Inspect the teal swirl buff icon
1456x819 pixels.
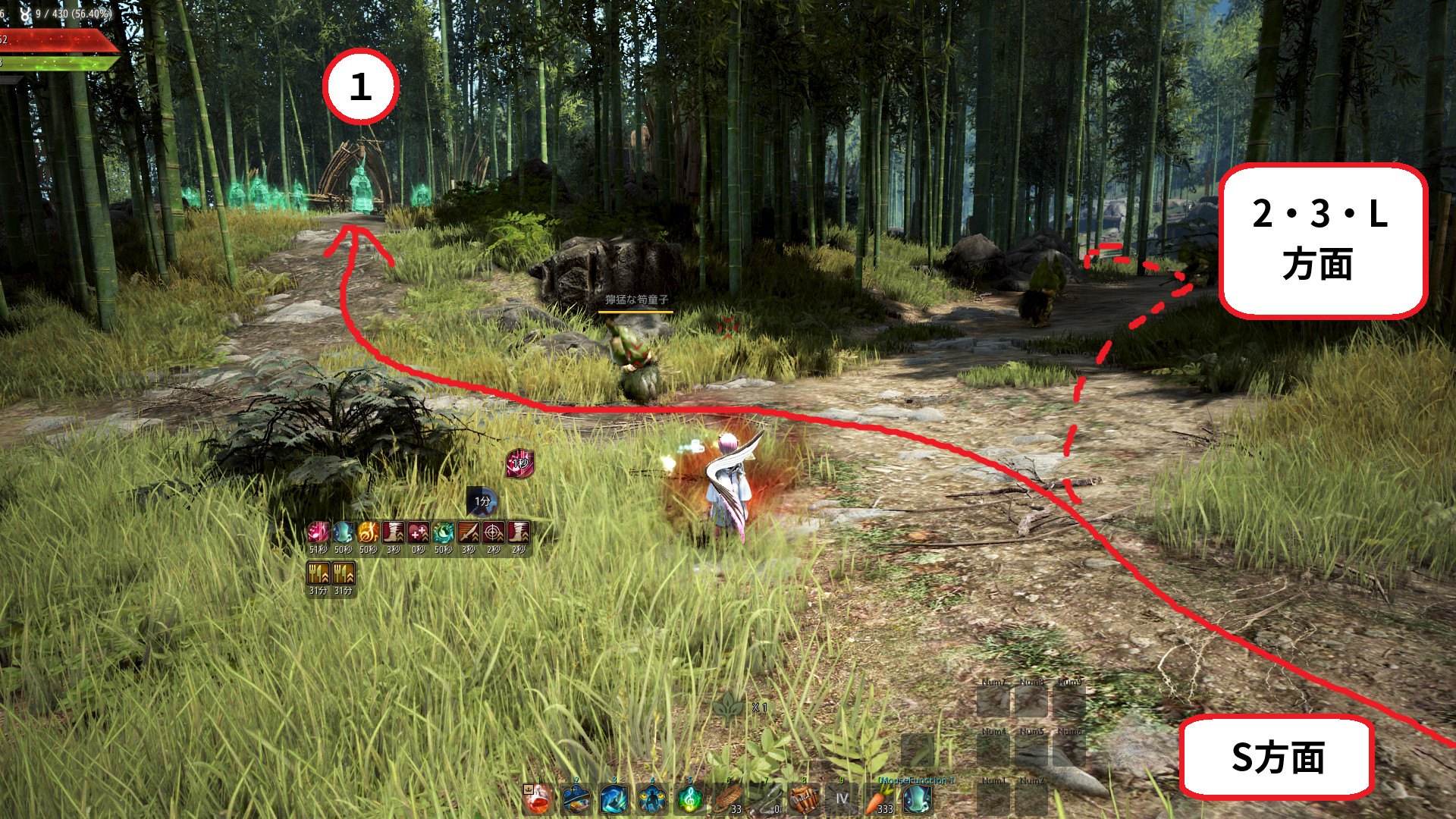pos(443,532)
